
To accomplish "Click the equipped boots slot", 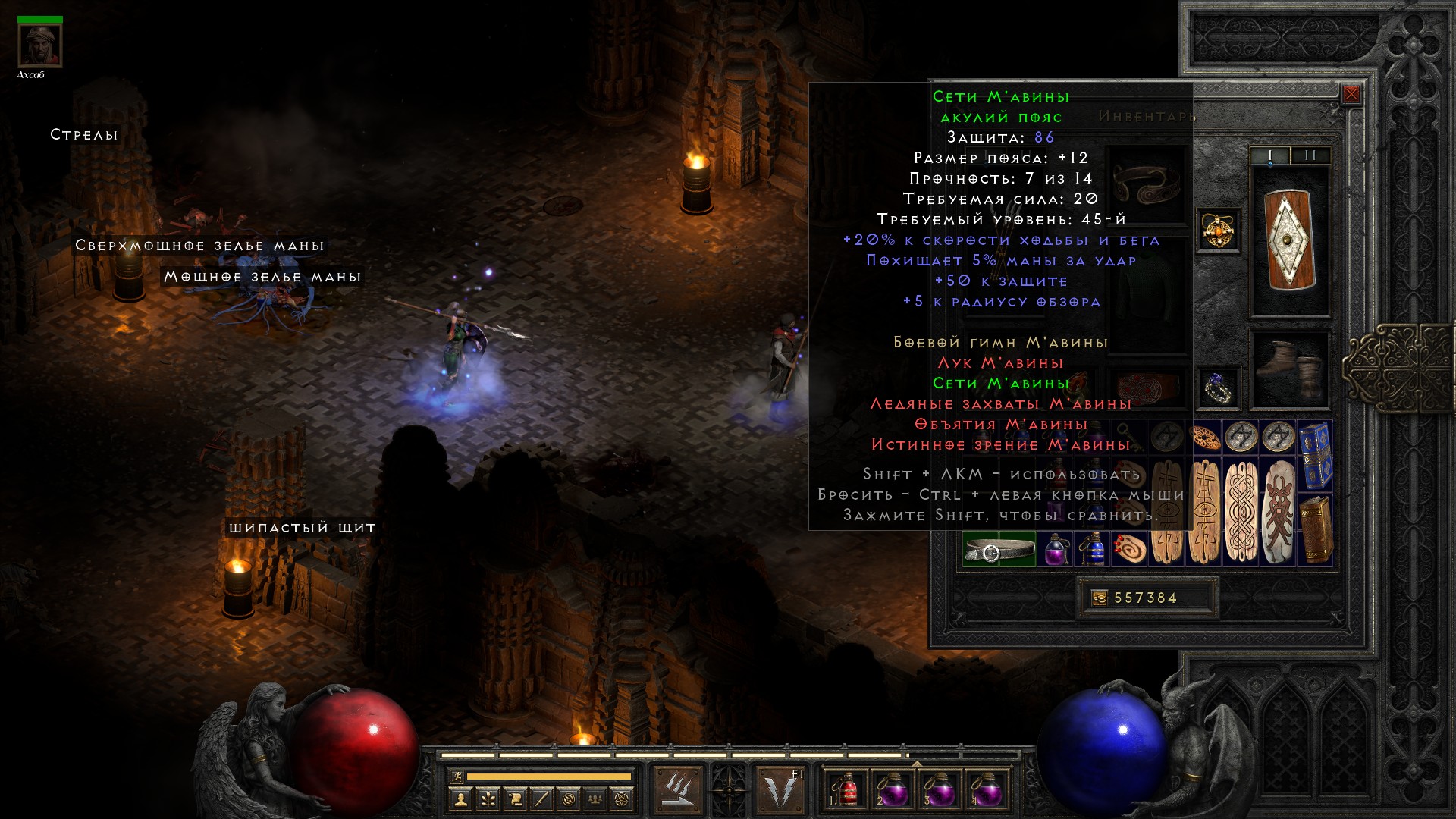I will click(1289, 369).
